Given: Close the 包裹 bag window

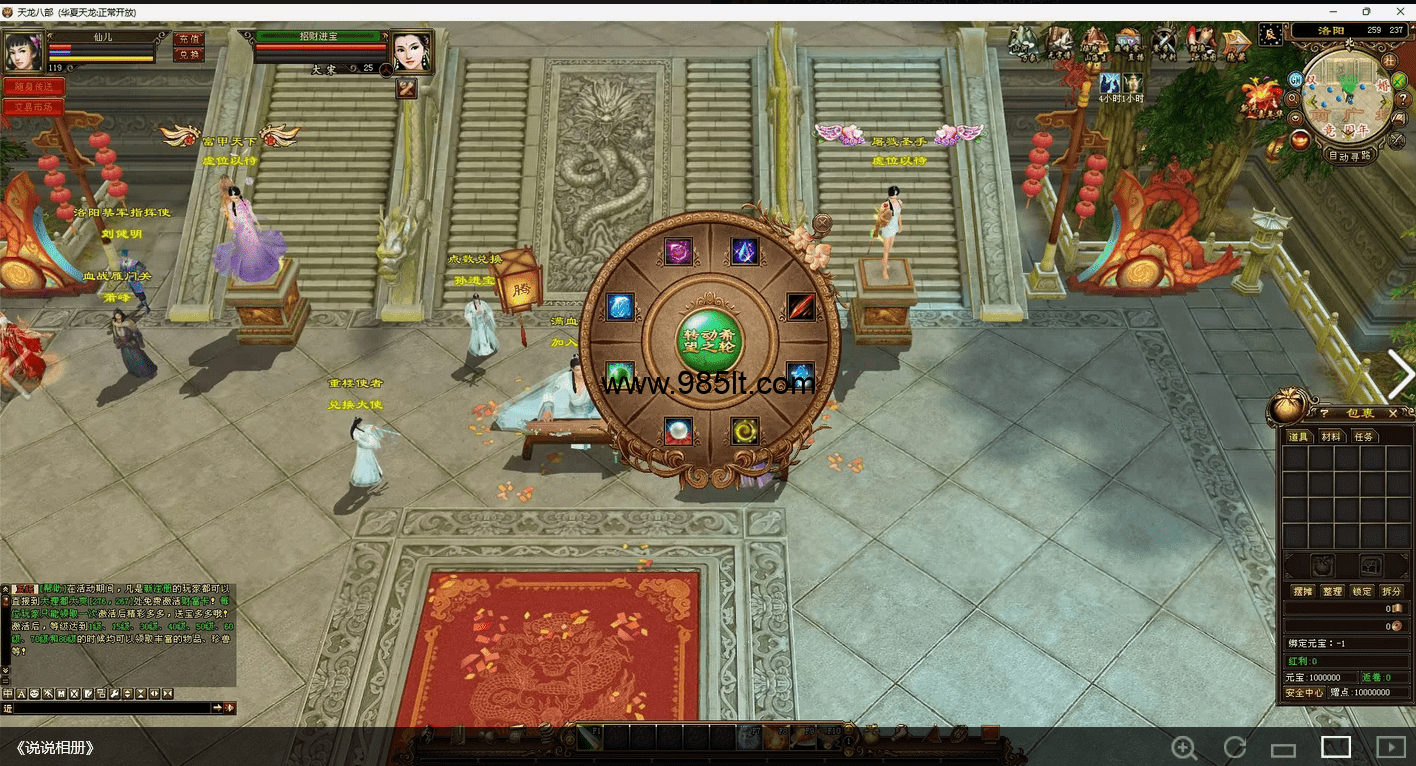Looking at the screenshot, I should pyautogui.click(x=1393, y=413).
